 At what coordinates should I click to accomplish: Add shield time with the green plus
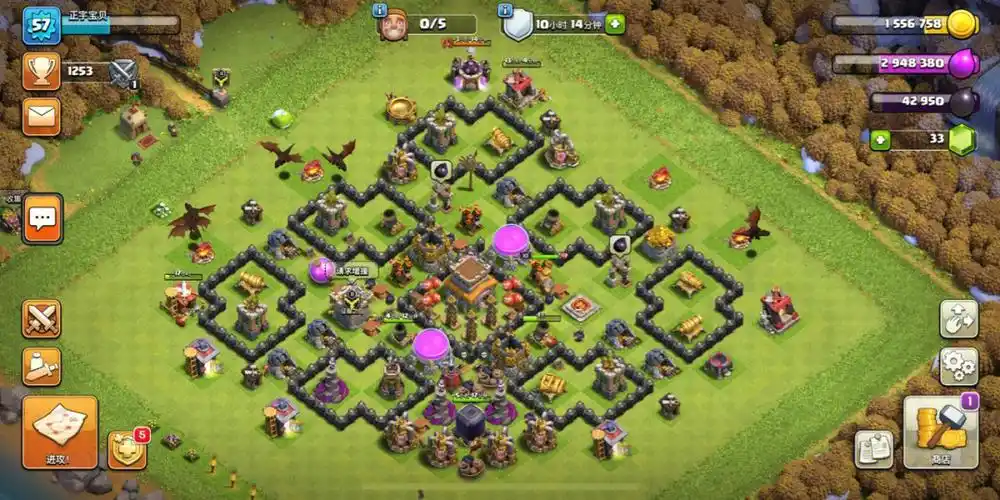[x=614, y=24]
